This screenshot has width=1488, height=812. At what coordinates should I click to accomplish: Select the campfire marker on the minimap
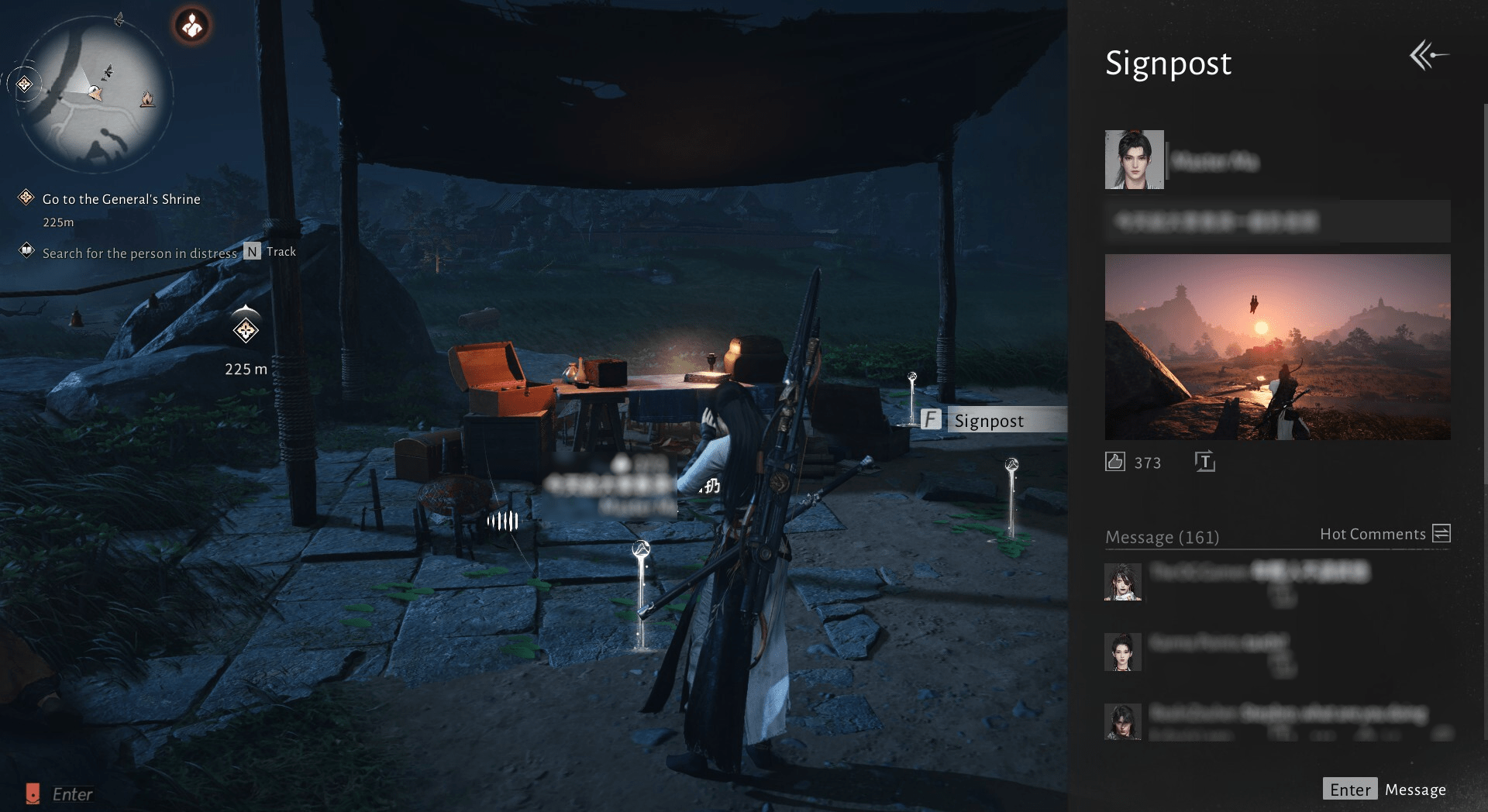147,99
